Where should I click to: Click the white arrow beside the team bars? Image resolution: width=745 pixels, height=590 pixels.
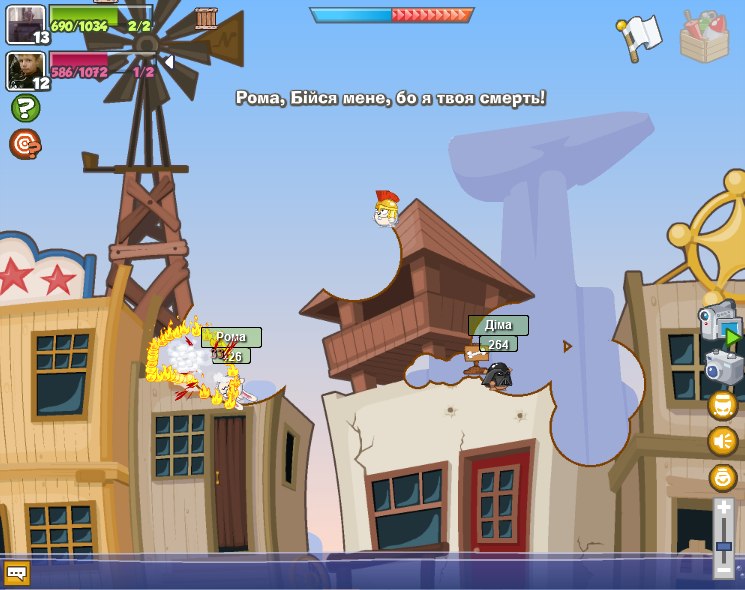click(x=168, y=62)
